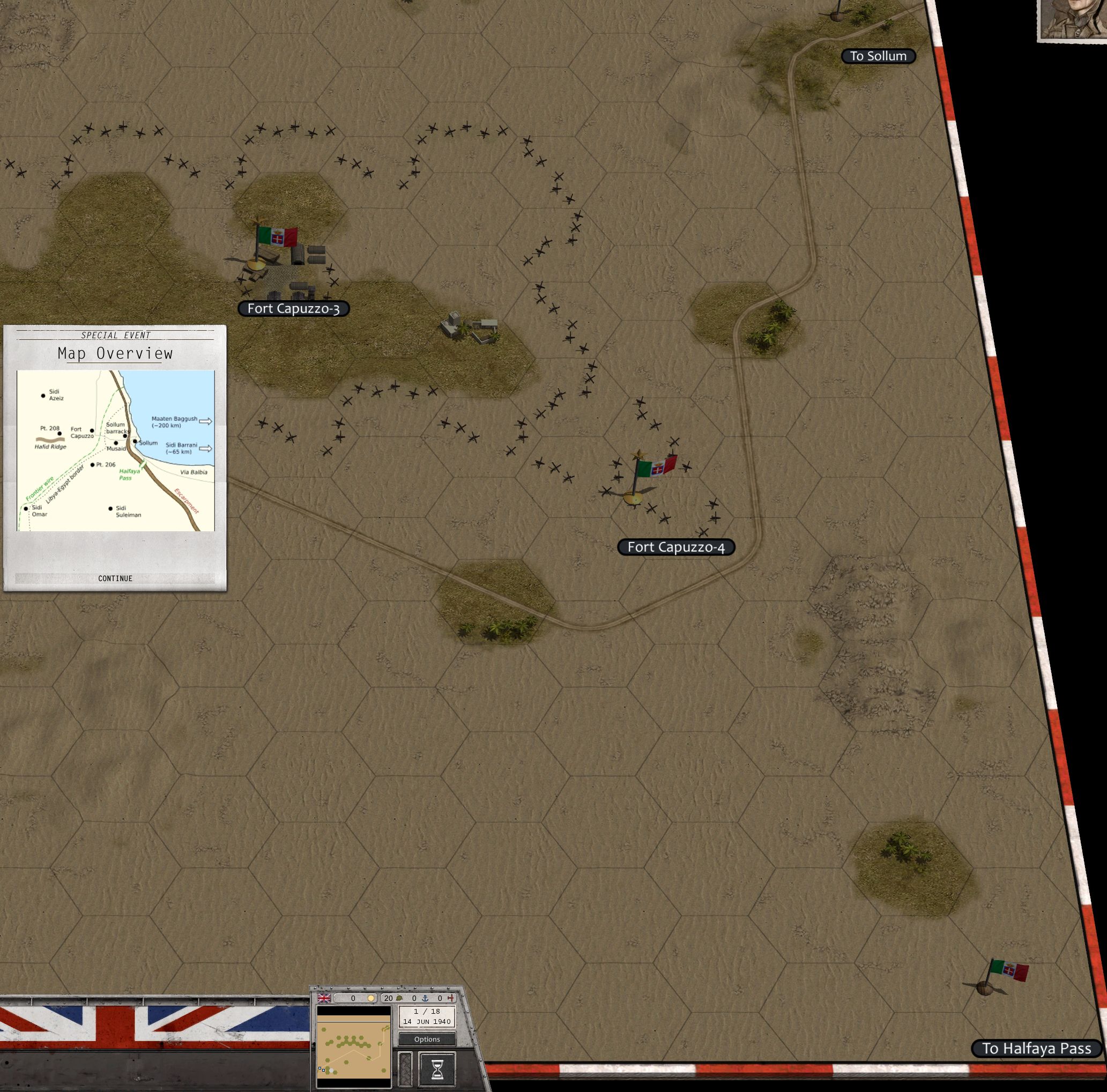The height and width of the screenshot is (1092, 1107).
Task: Click the minimap in the bottom panel
Action: (353, 1046)
